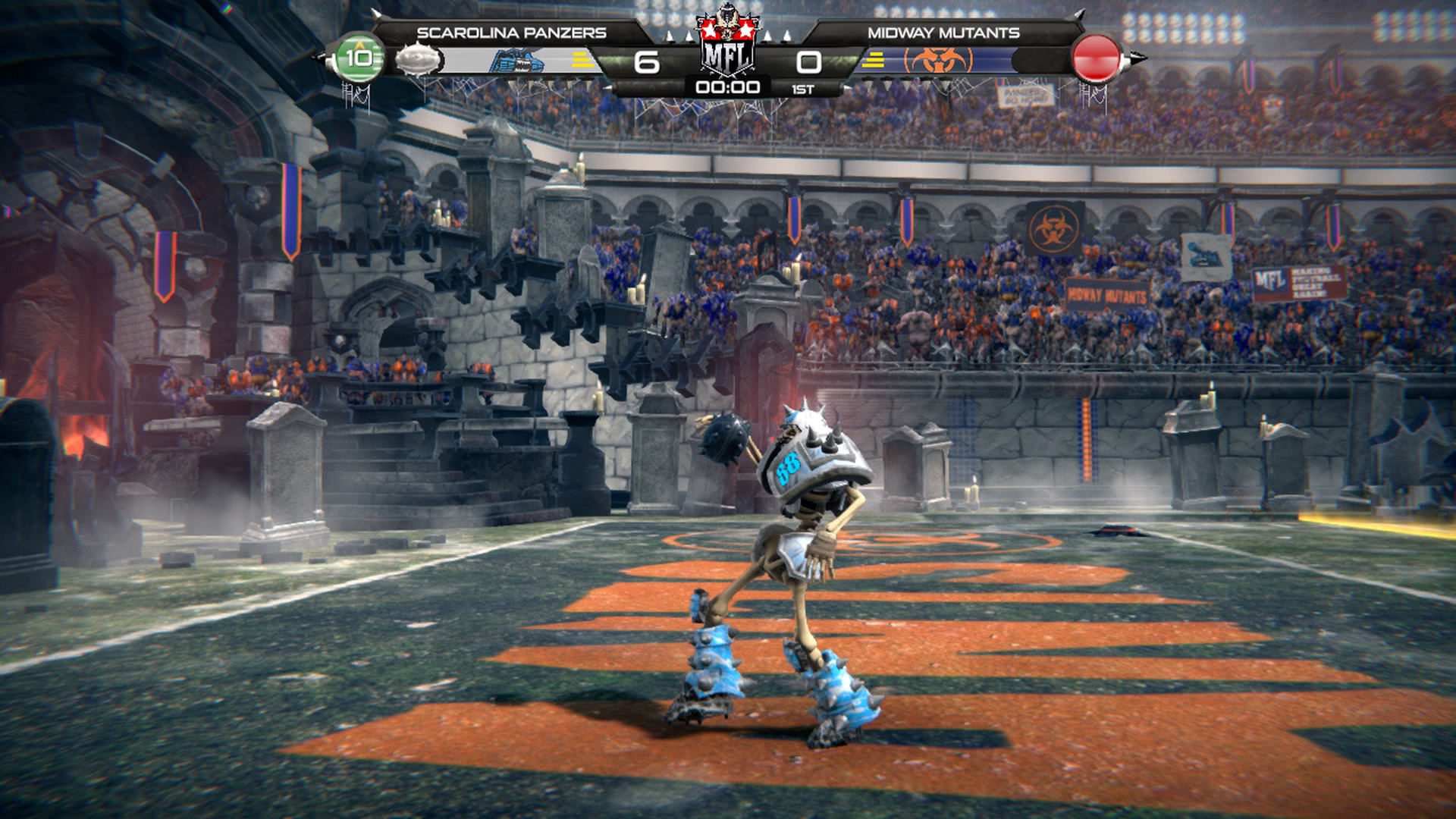Select the green circle showing 10 yards
This screenshot has height=819, width=1456.
point(361,57)
